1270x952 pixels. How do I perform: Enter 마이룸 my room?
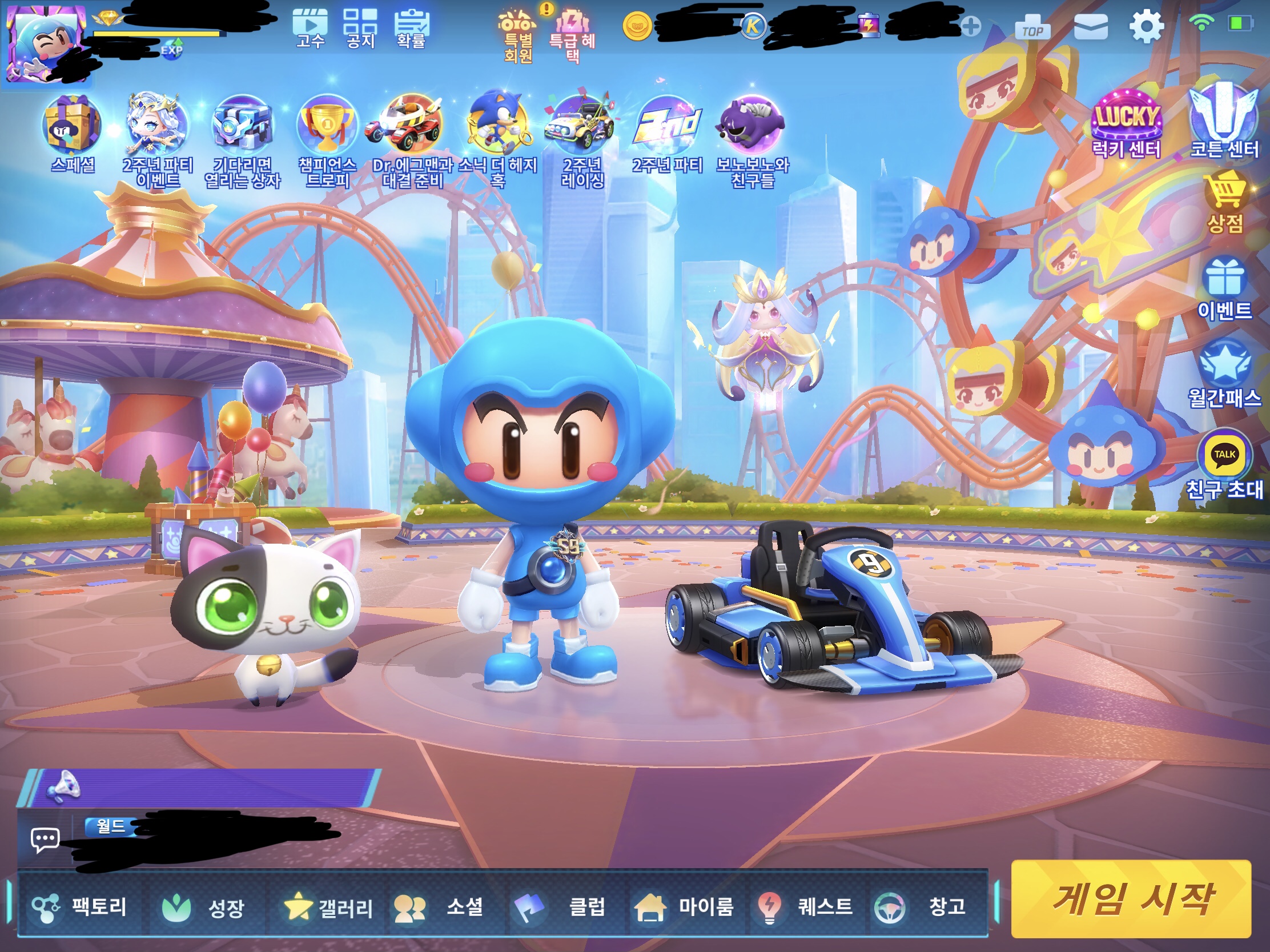(x=684, y=907)
